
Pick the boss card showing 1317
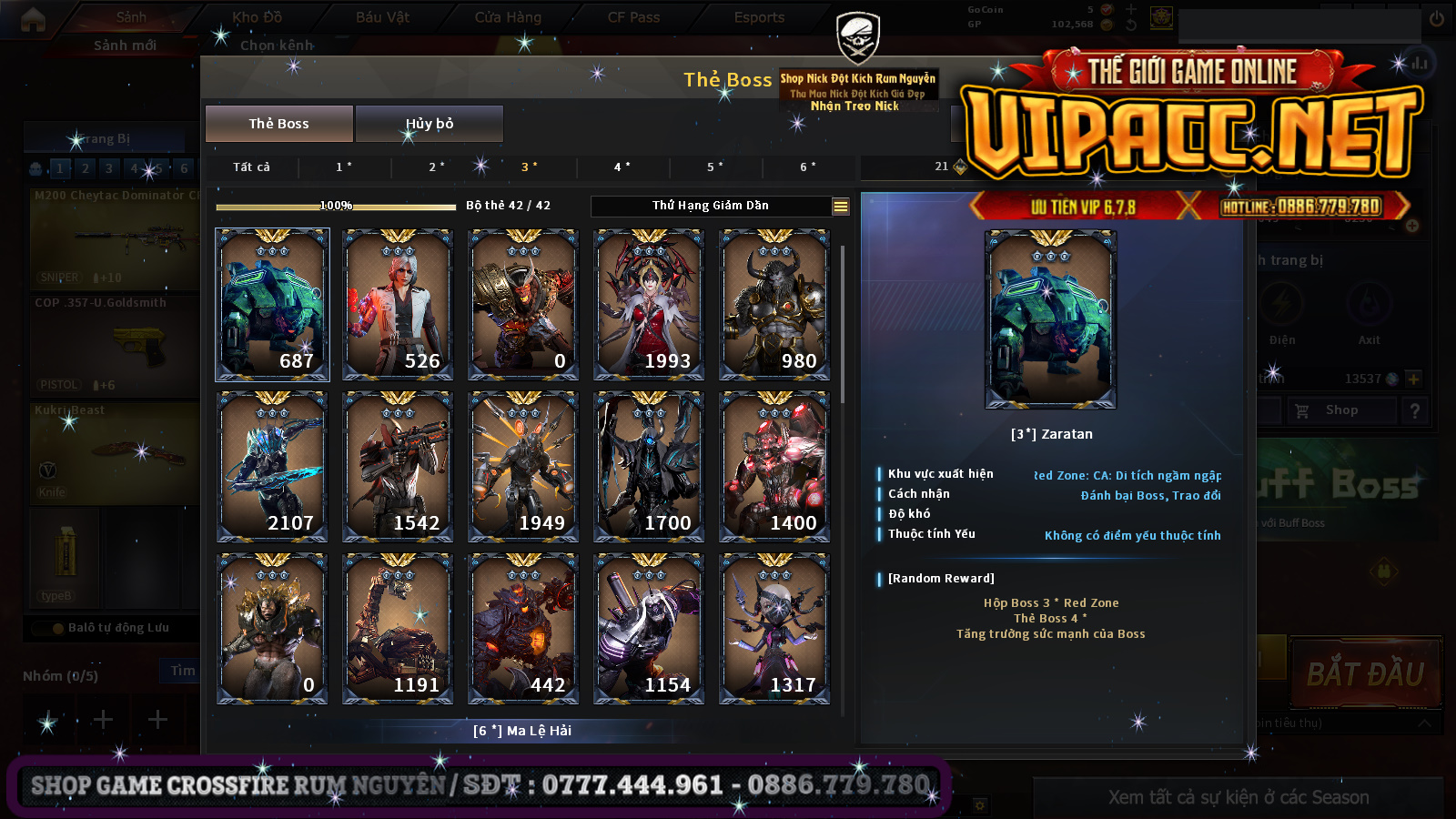[x=774, y=628]
